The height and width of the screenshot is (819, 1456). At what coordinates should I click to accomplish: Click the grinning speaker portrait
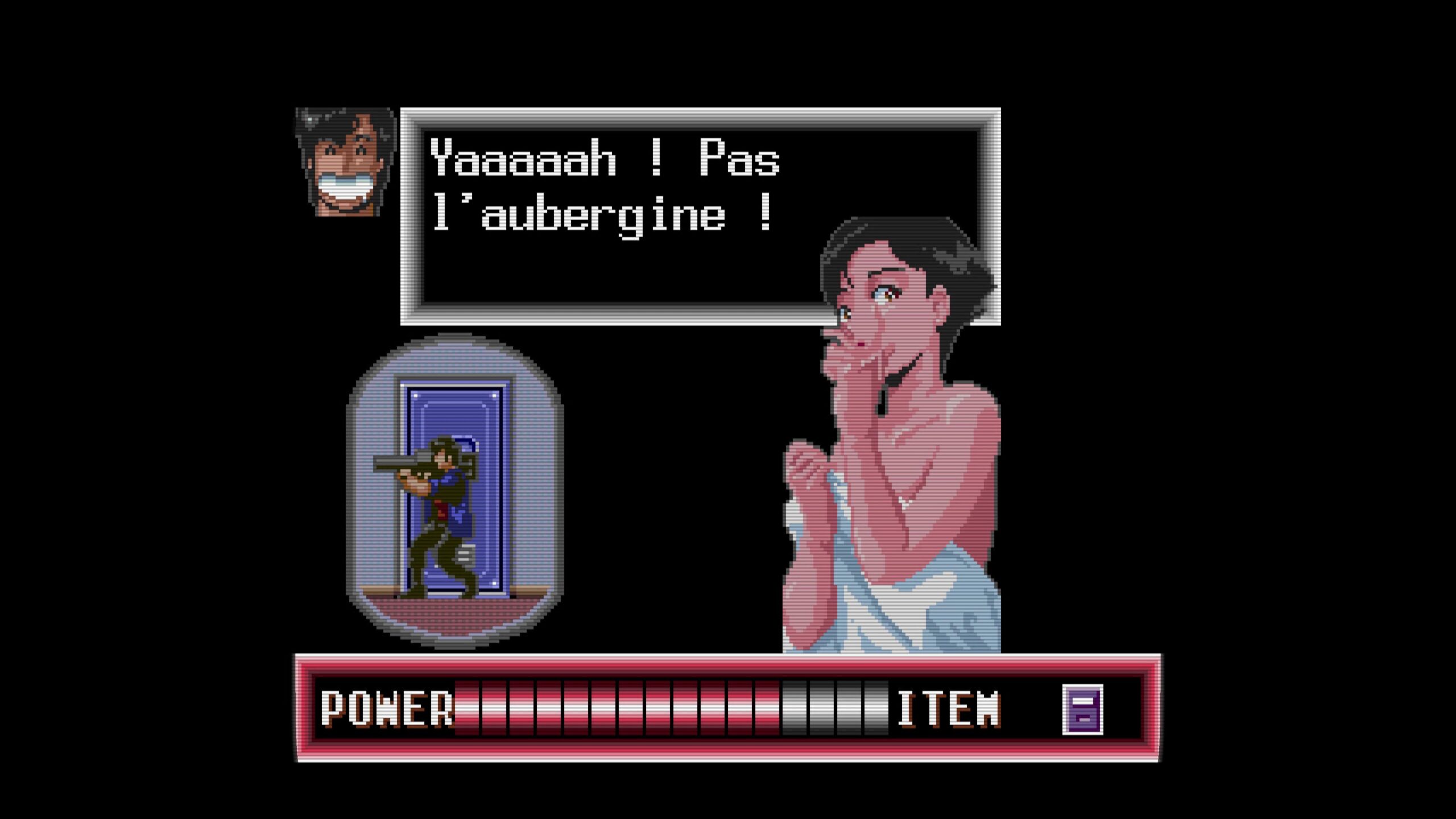[346, 163]
